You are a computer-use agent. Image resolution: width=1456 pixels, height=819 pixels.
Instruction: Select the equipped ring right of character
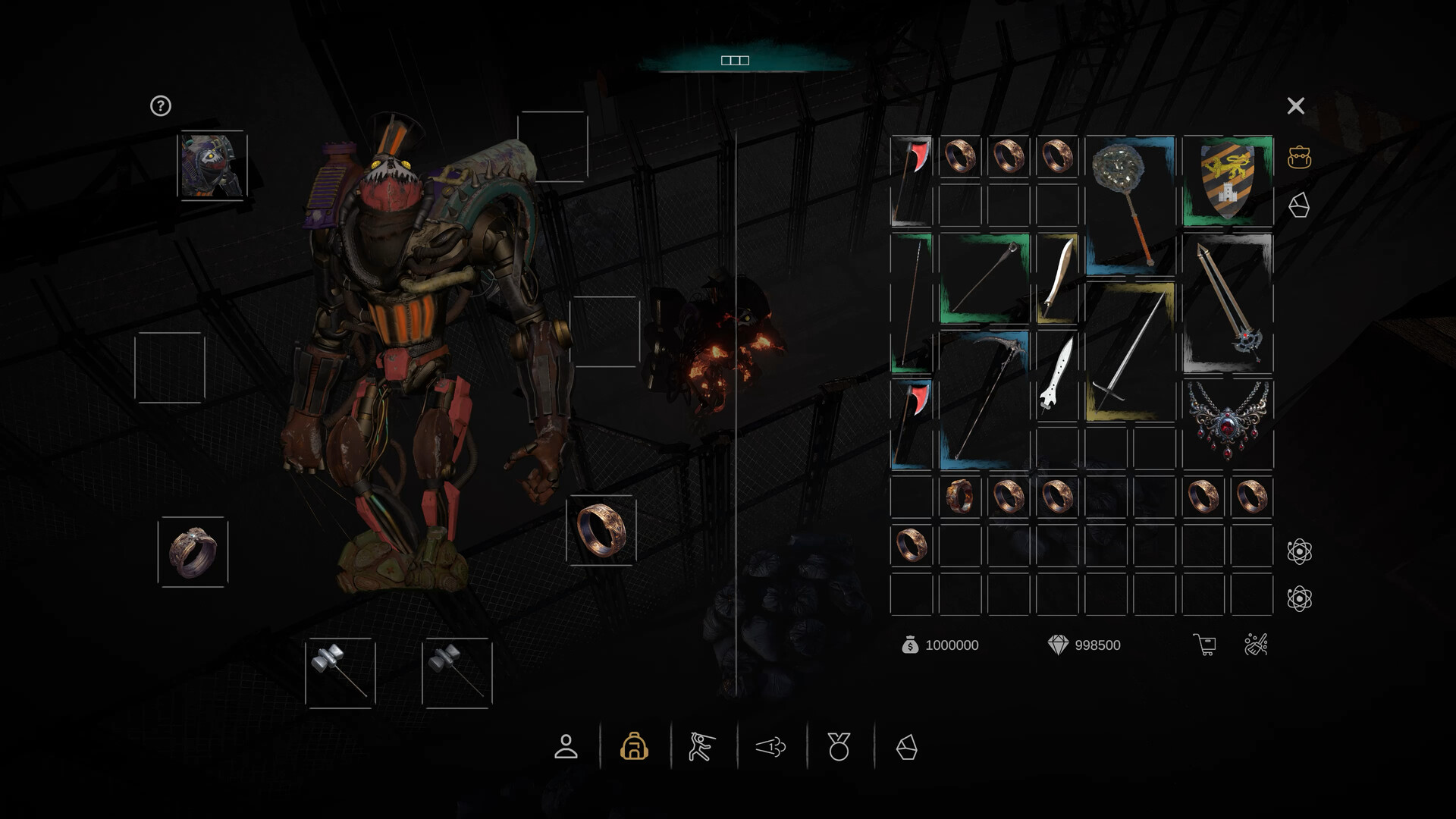point(601,530)
